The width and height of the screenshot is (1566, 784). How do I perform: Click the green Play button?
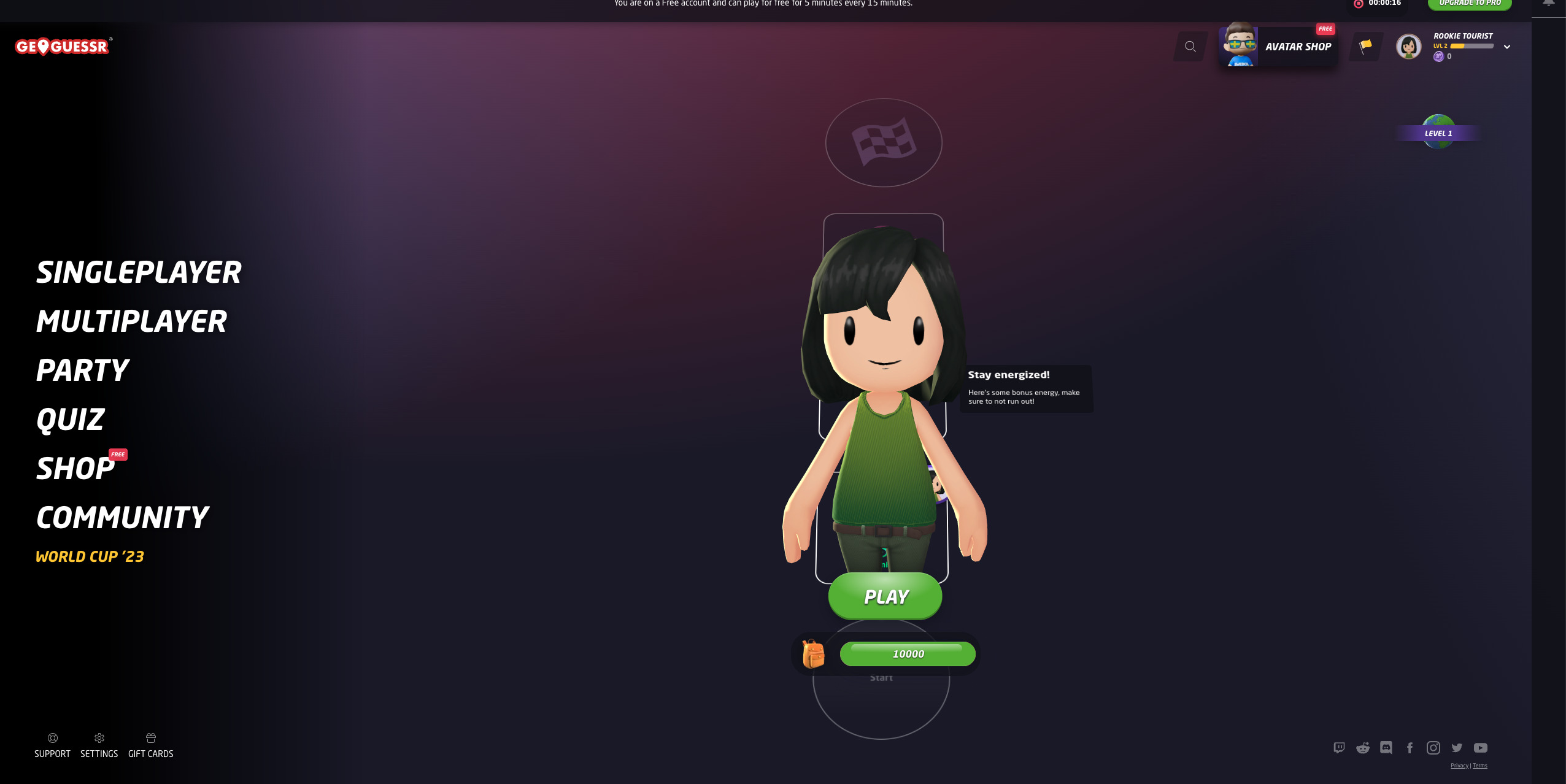coord(885,596)
